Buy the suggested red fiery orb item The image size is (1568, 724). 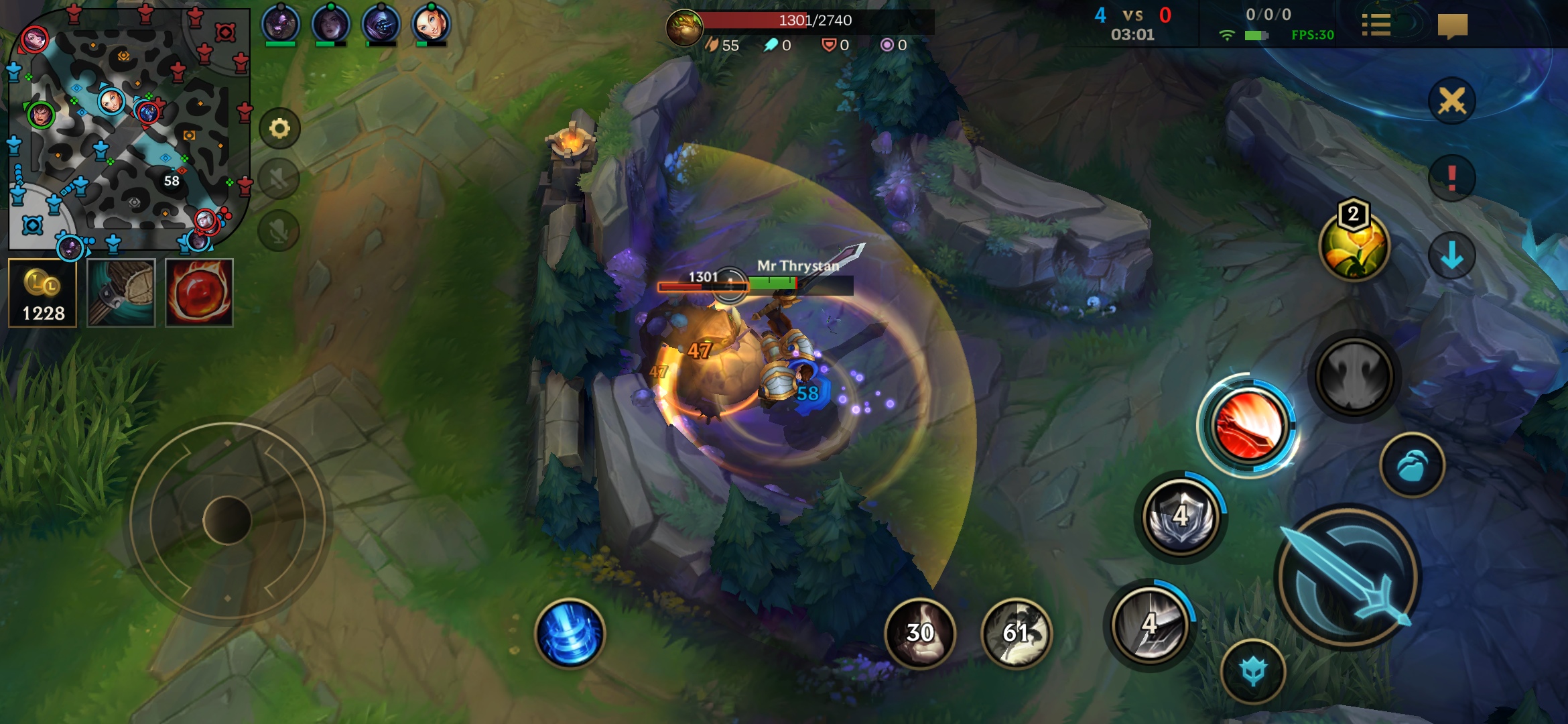click(x=199, y=293)
